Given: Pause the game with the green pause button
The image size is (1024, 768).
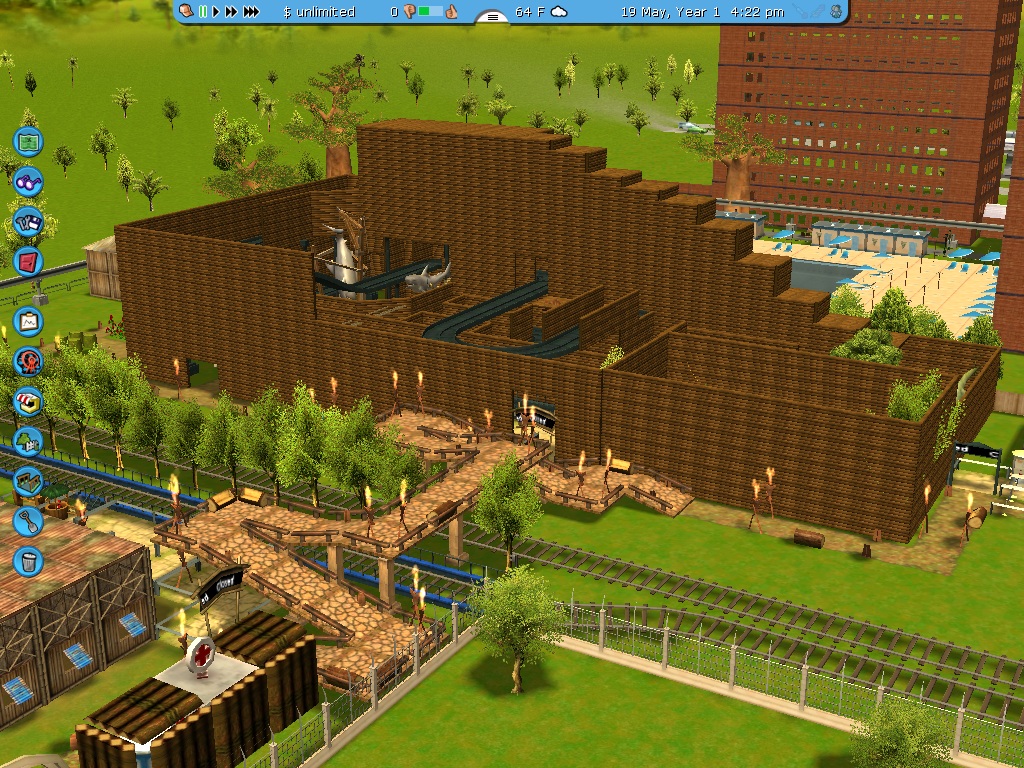Looking at the screenshot, I should pos(203,12).
